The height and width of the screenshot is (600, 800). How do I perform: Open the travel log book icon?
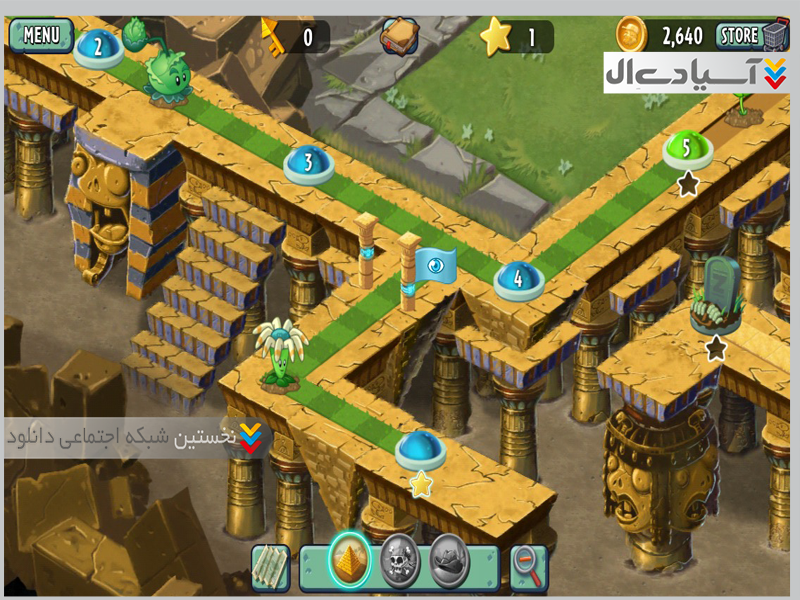click(x=399, y=37)
